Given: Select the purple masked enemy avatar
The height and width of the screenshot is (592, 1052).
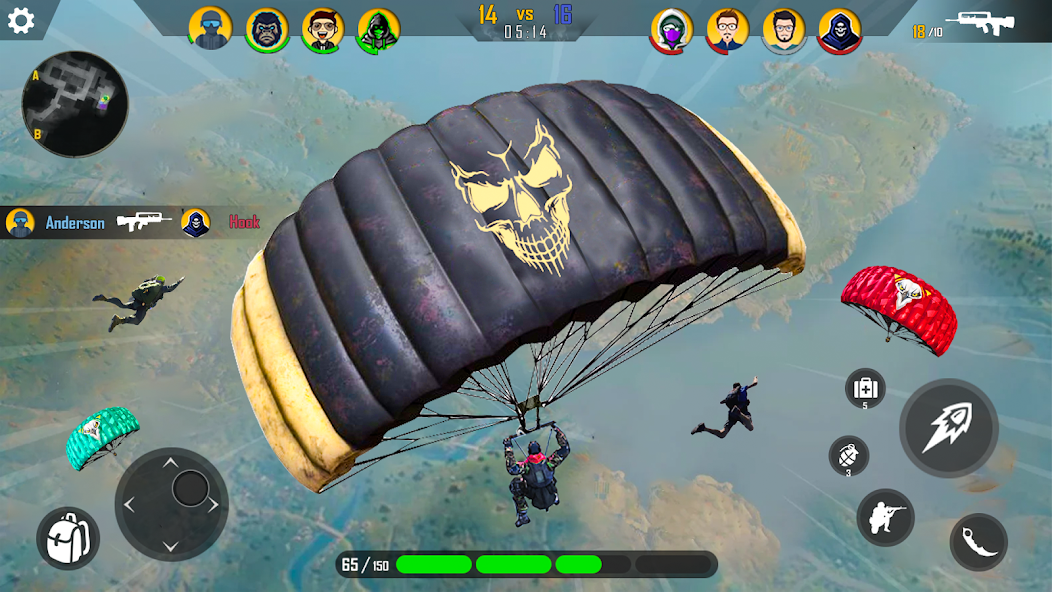Looking at the screenshot, I should point(672,31).
